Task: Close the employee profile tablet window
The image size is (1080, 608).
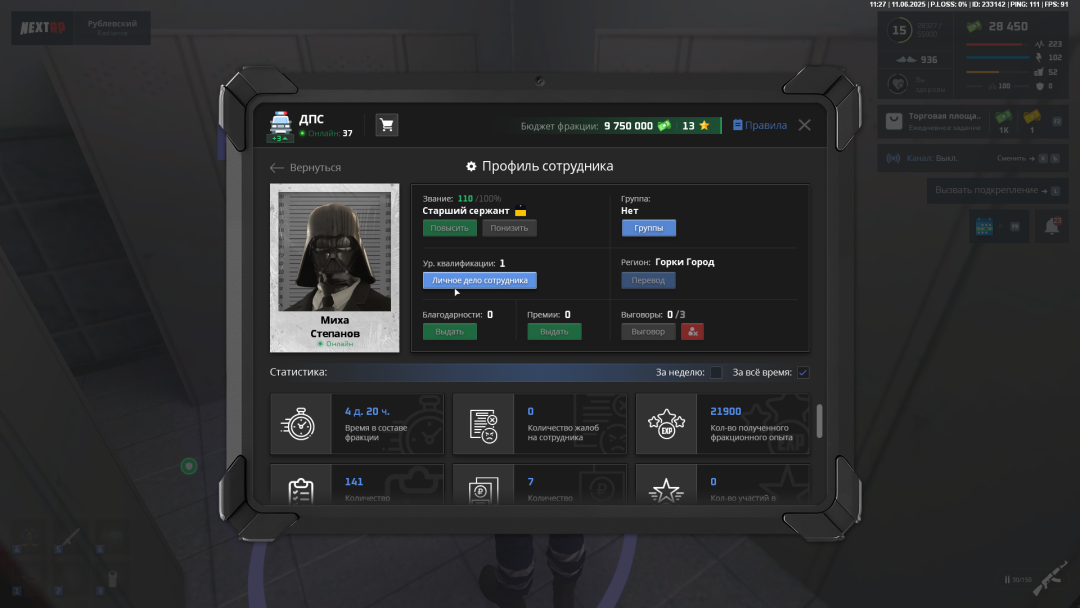Action: (804, 125)
